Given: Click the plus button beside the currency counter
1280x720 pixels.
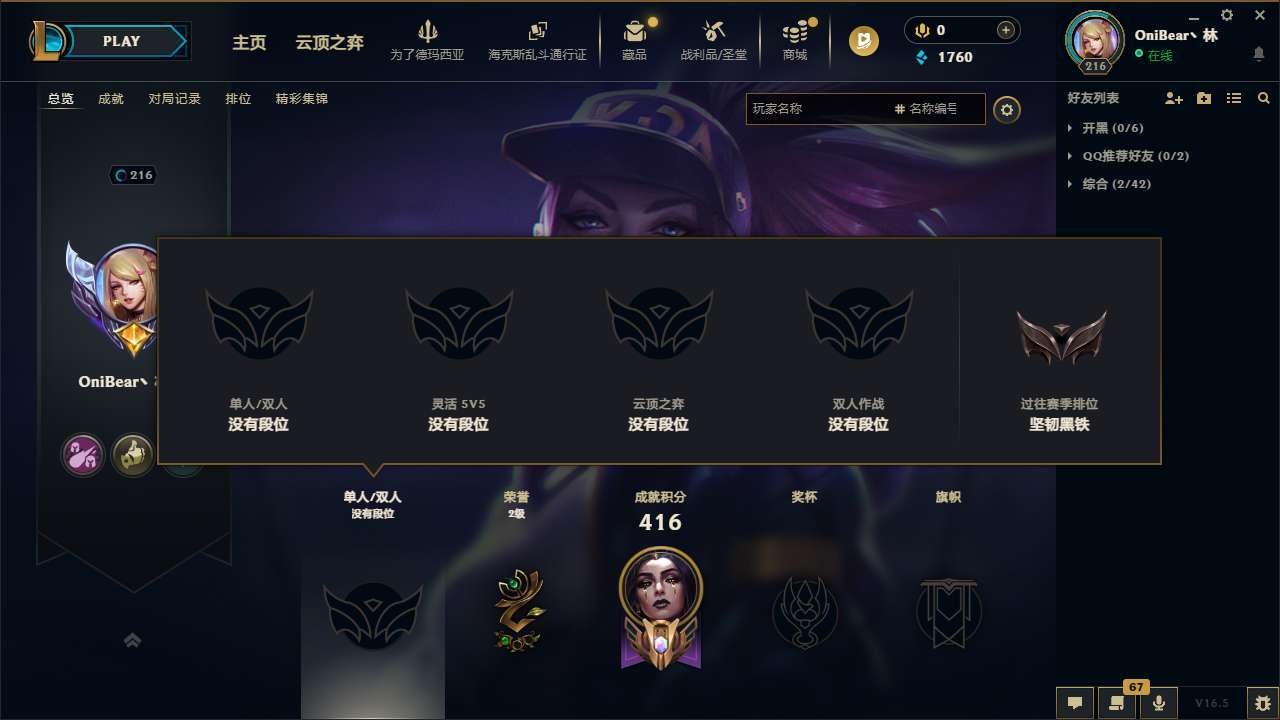Looking at the screenshot, I should (1005, 30).
